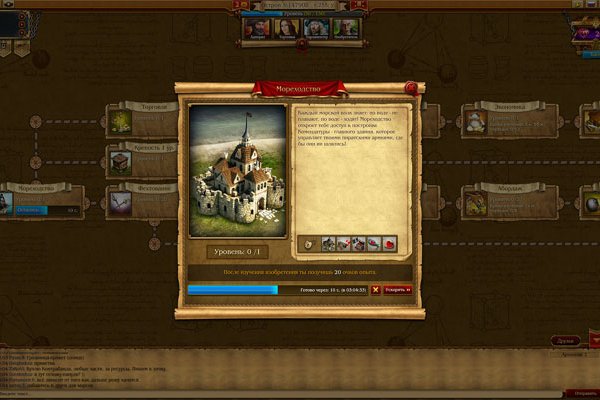Select the last advisor portrait at top

click(x=345, y=30)
